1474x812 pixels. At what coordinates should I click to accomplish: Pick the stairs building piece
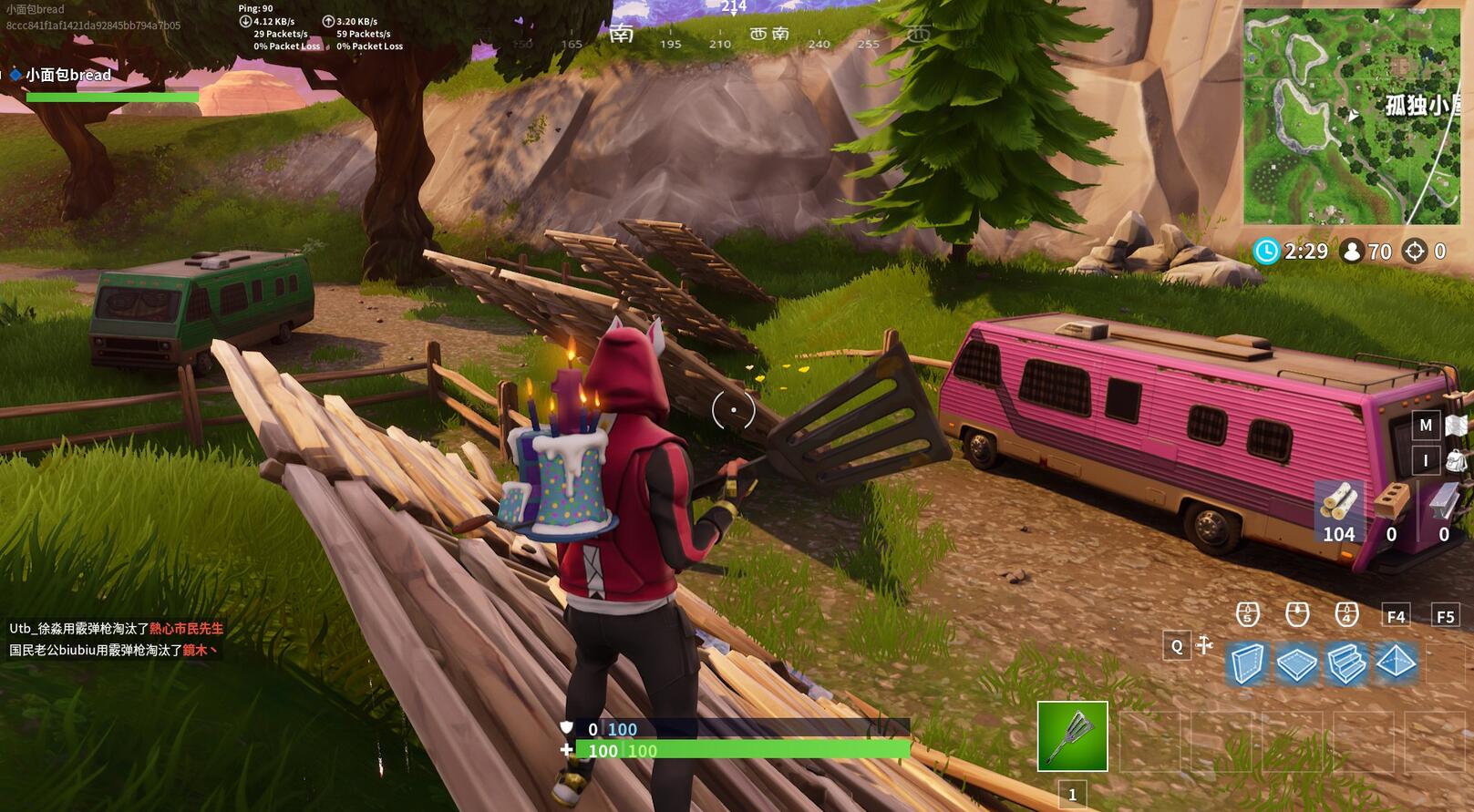(1345, 663)
